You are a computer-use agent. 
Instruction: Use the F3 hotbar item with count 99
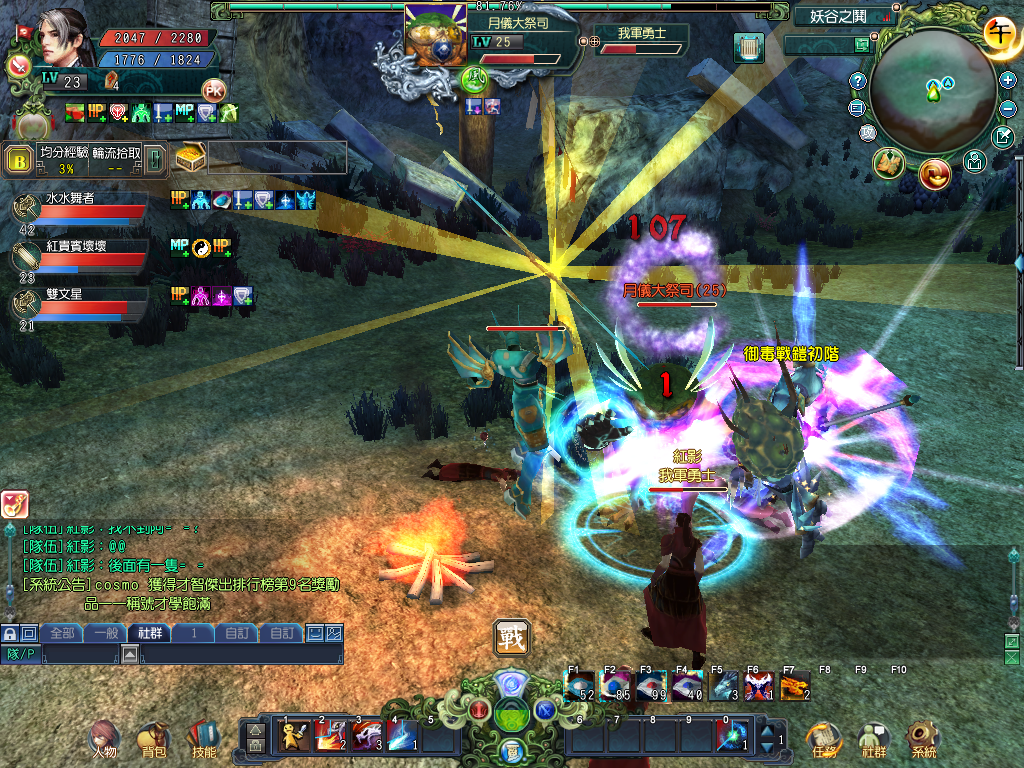(653, 687)
